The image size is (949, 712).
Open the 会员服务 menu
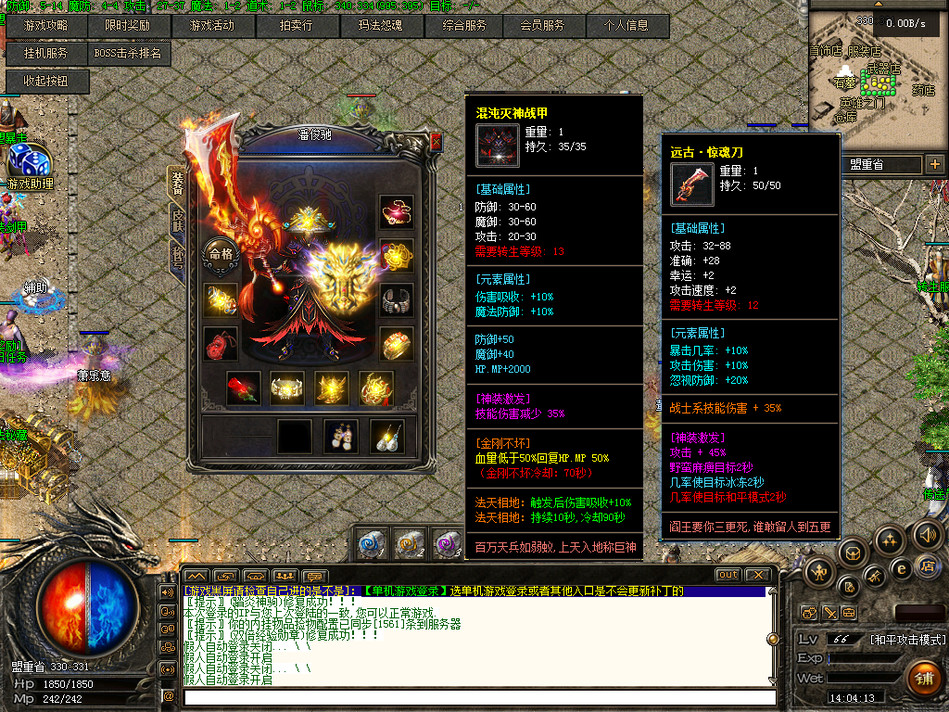click(x=542, y=26)
